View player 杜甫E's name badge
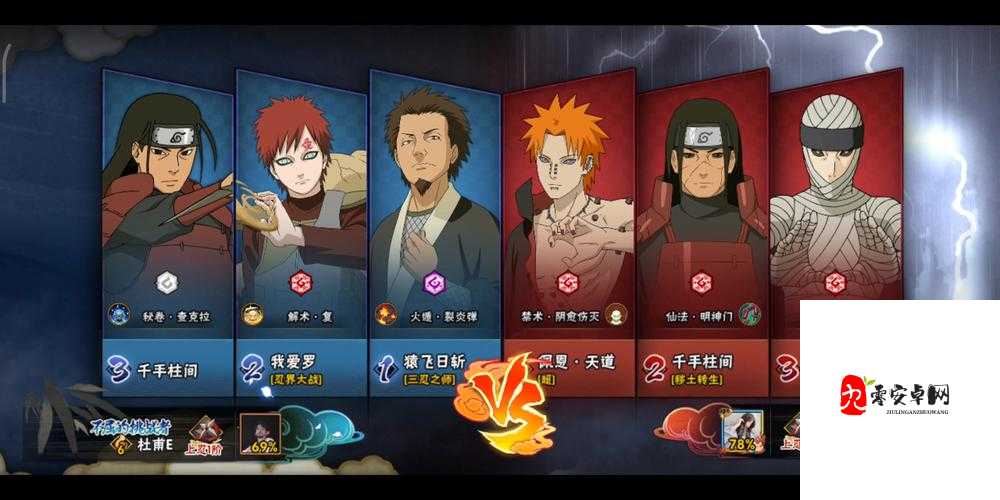The width and height of the screenshot is (1000, 500). [x=150, y=444]
